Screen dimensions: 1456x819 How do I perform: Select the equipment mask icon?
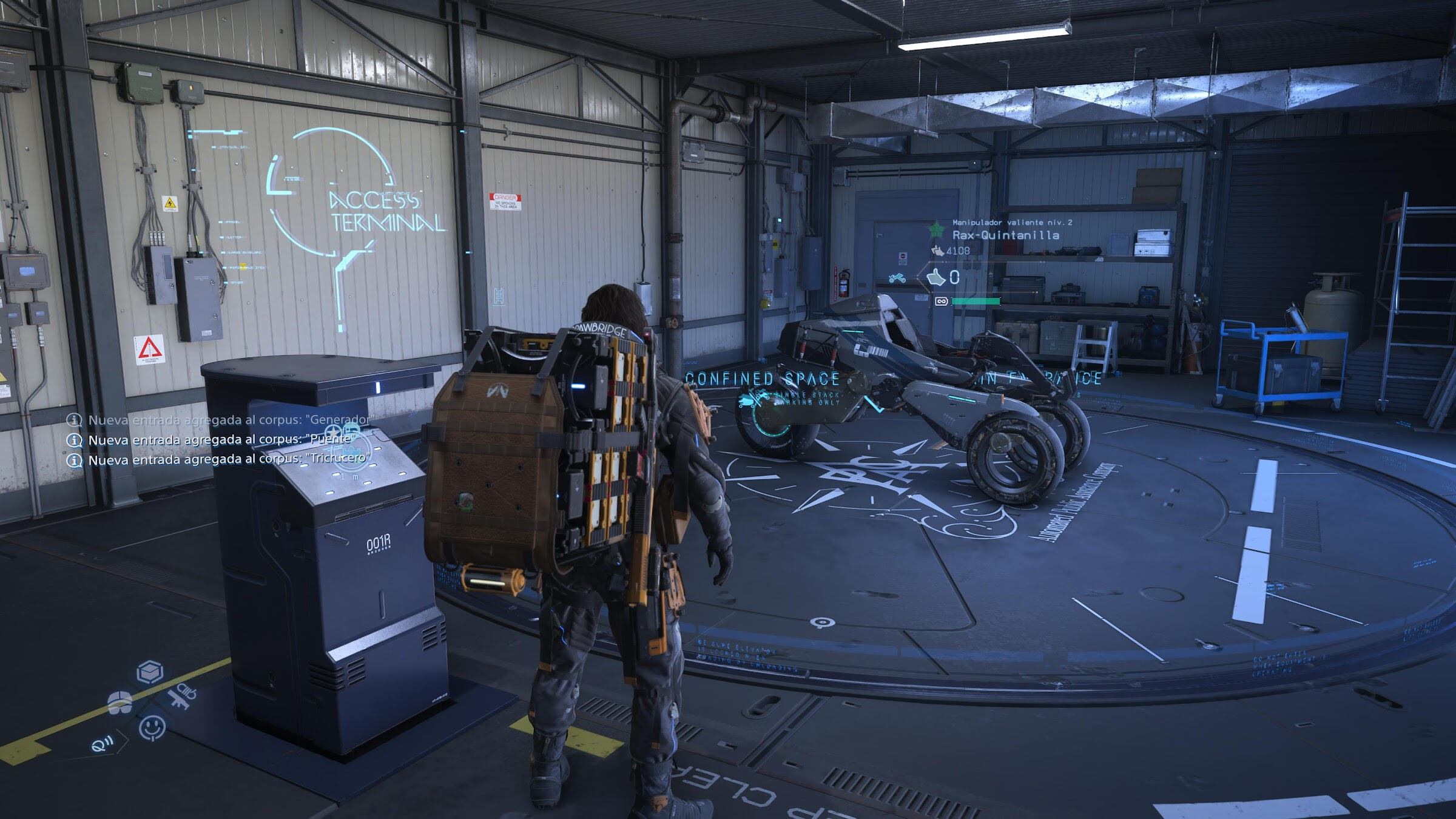pos(120,702)
